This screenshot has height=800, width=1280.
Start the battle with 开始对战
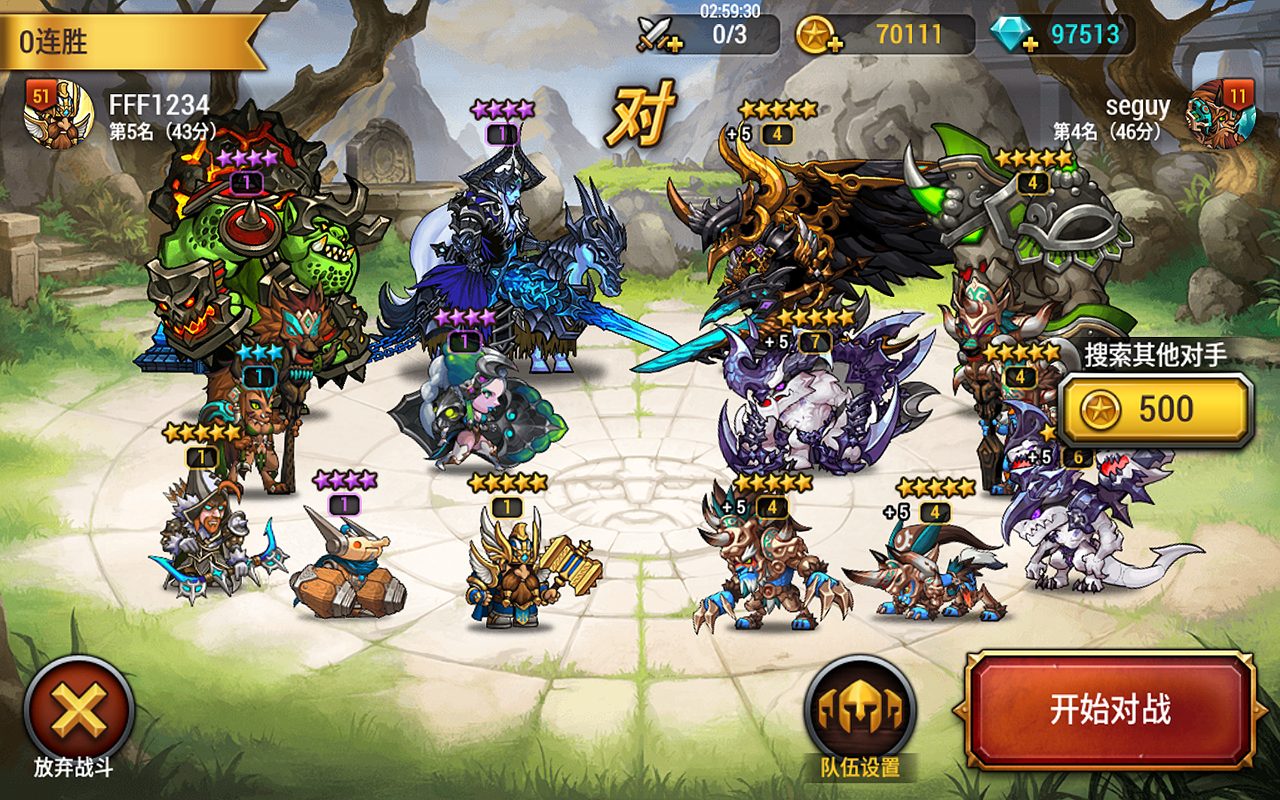tap(1110, 710)
